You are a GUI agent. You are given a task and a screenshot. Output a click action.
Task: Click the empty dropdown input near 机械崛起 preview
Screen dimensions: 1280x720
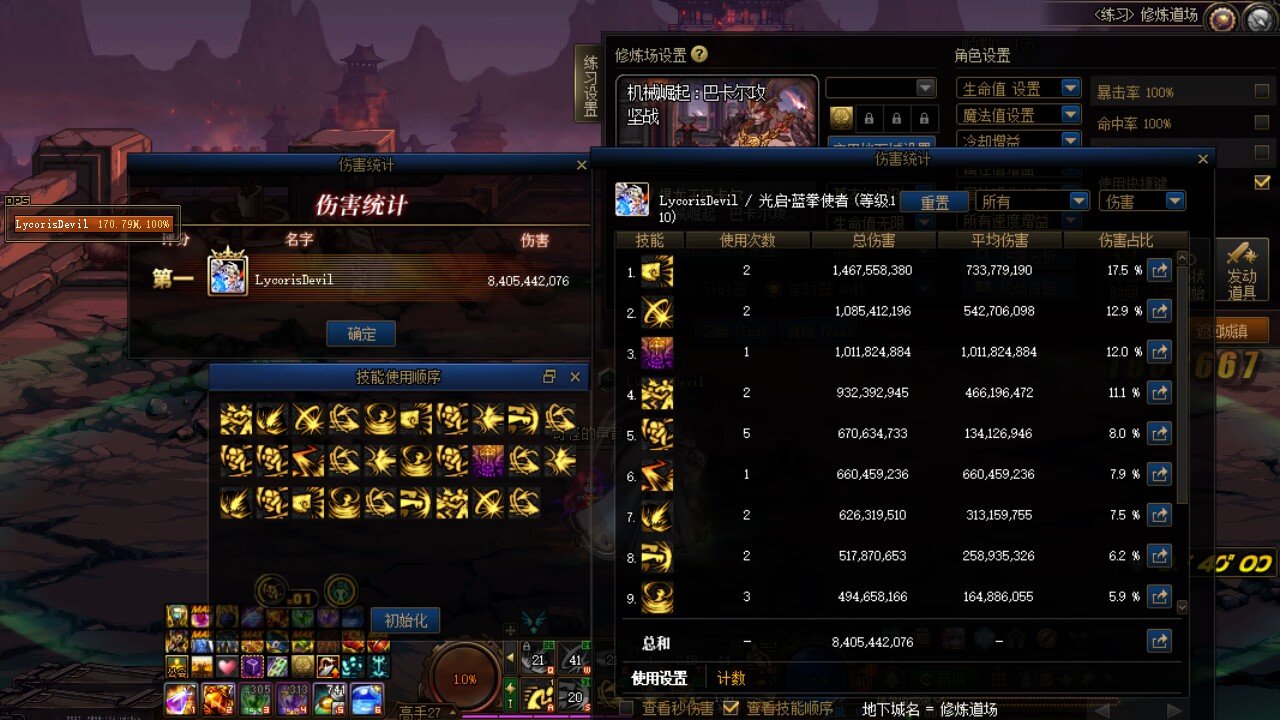[878, 87]
